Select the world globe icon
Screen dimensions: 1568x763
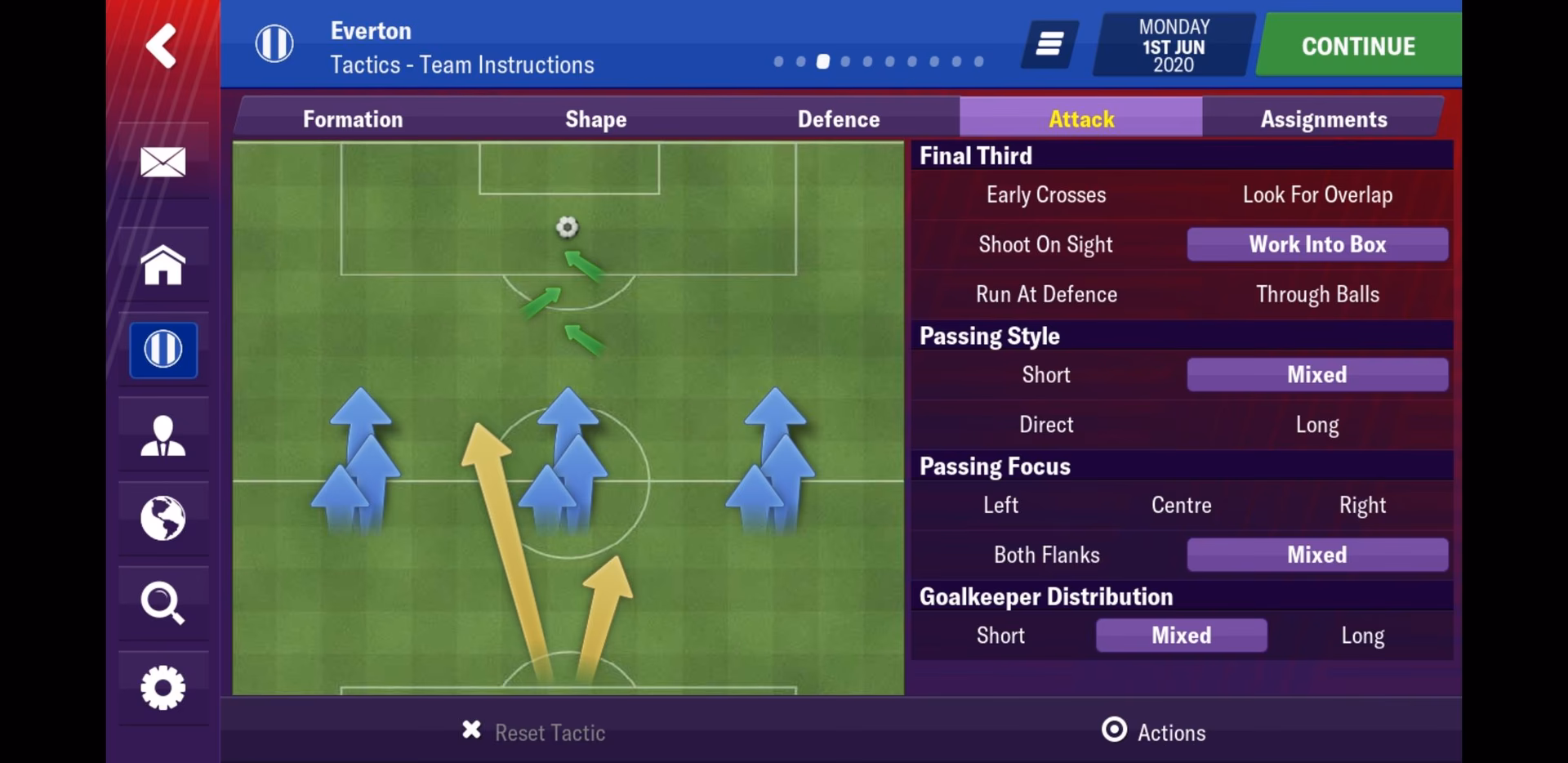[x=163, y=520]
